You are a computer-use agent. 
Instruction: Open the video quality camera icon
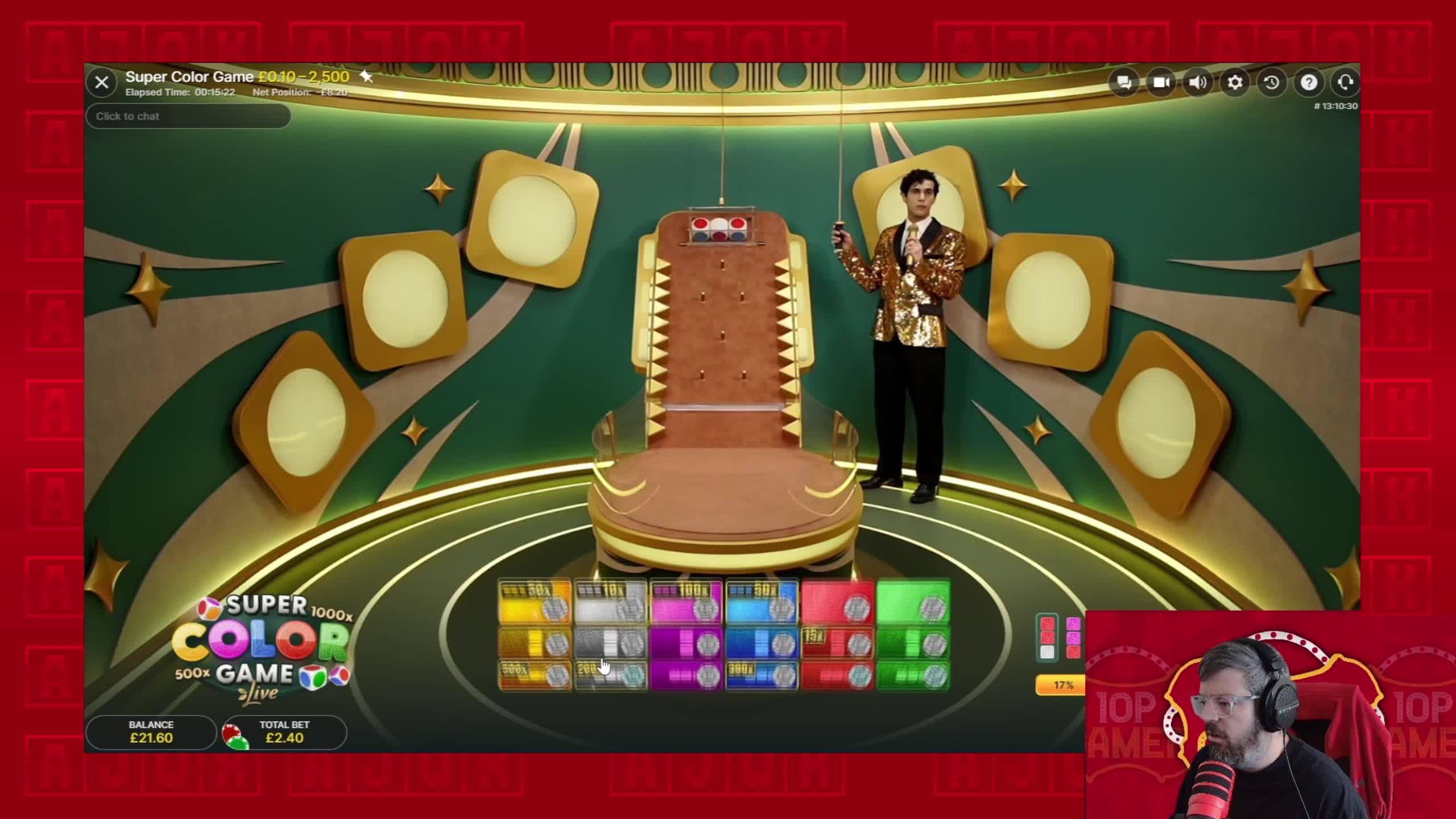[x=1162, y=82]
